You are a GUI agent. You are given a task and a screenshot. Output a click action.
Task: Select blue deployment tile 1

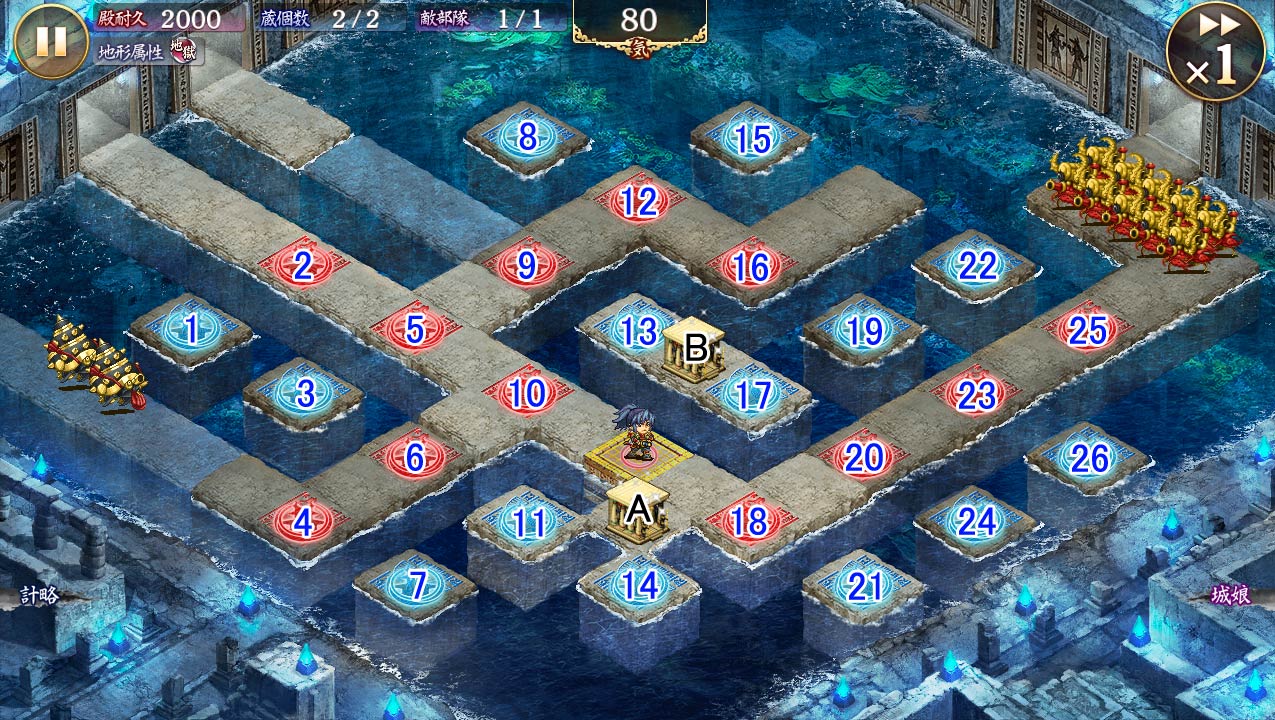pos(190,329)
